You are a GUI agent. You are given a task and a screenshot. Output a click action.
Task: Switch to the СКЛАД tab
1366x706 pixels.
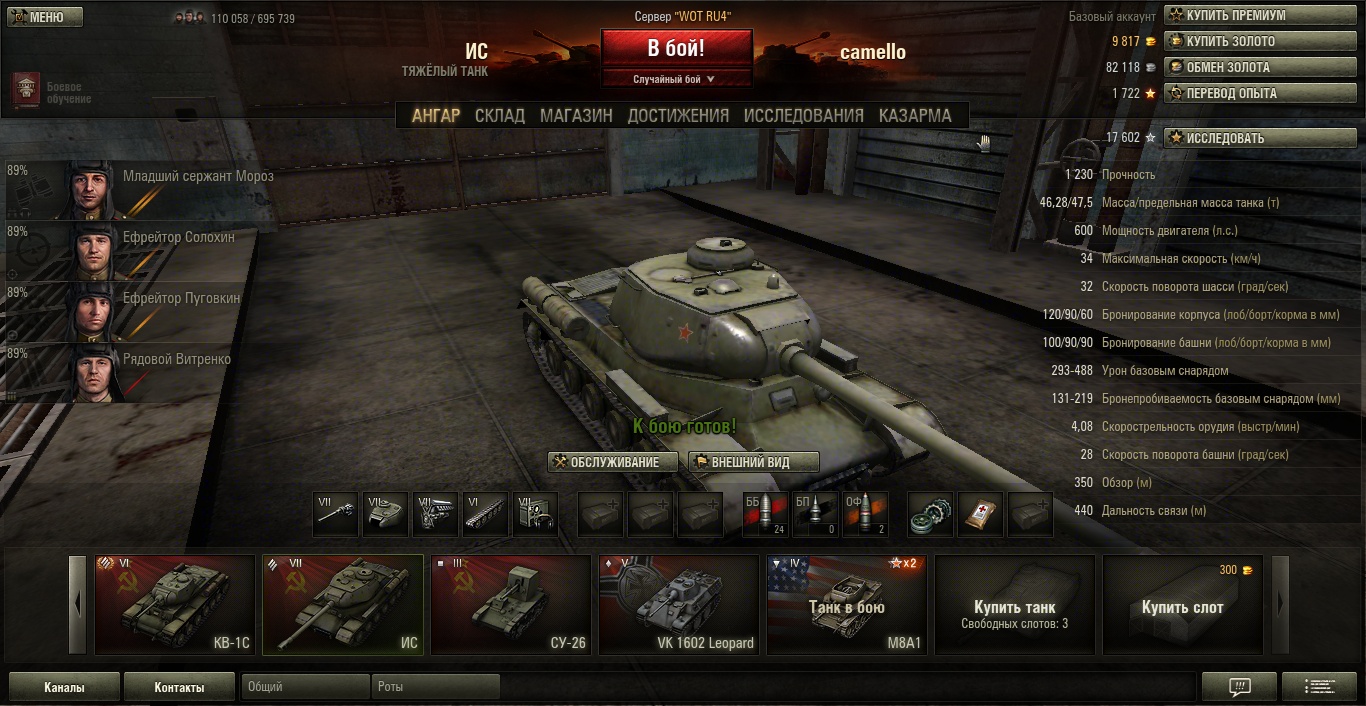(499, 115)
